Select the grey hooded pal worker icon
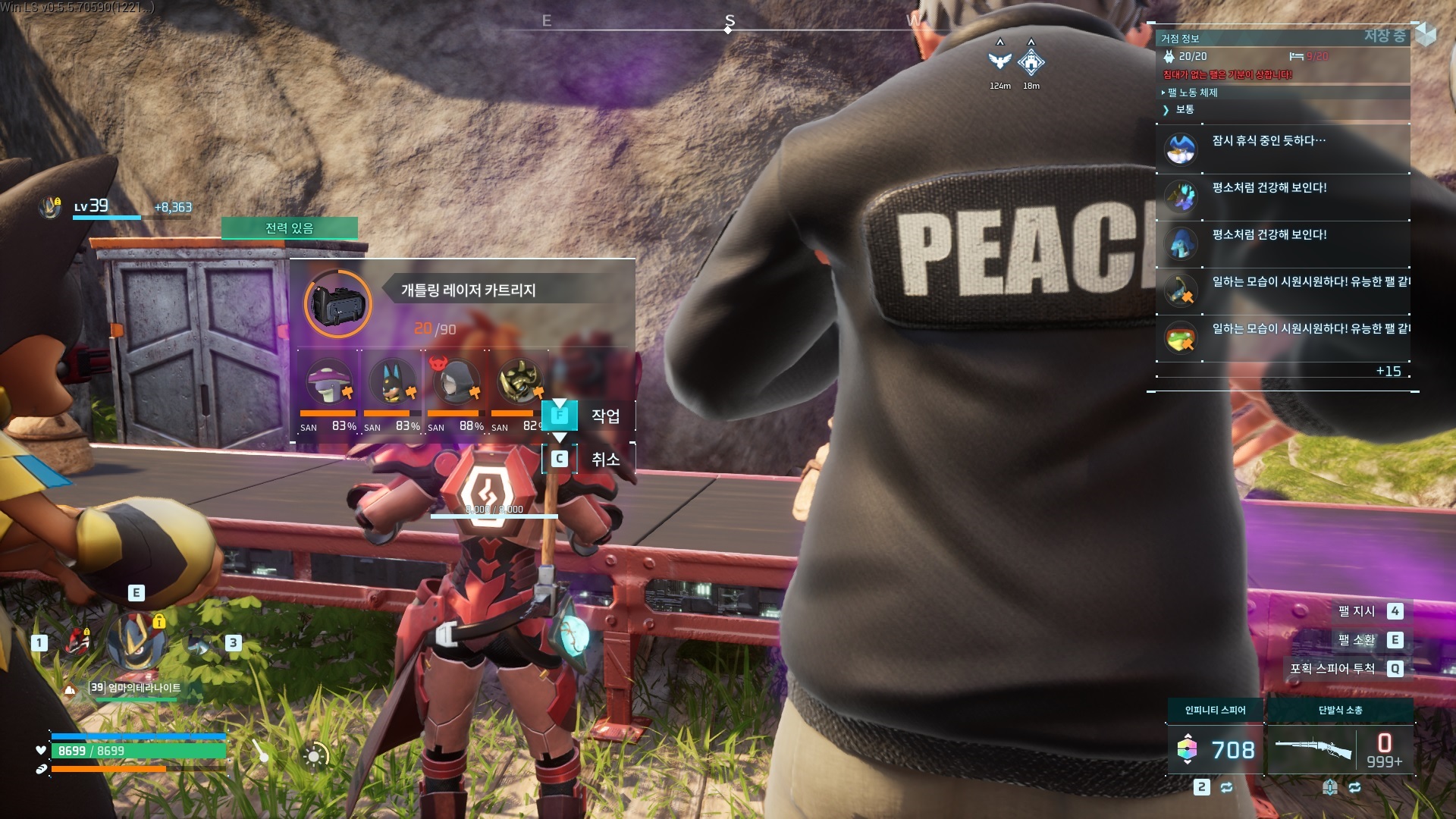The height and width of the screenshot is (819, 1456). (x=456, y=381)
